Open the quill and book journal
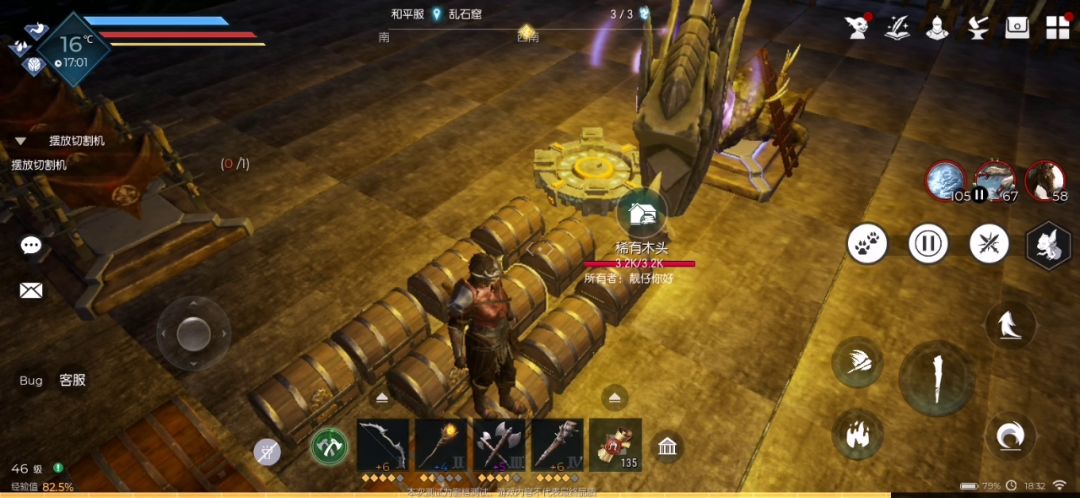This screenshot has width=1080, height=498. point(897,27)
